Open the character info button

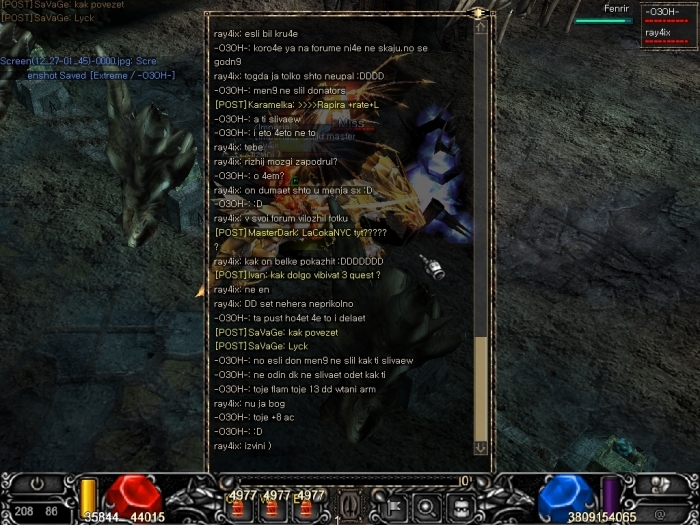click(350, 505)
